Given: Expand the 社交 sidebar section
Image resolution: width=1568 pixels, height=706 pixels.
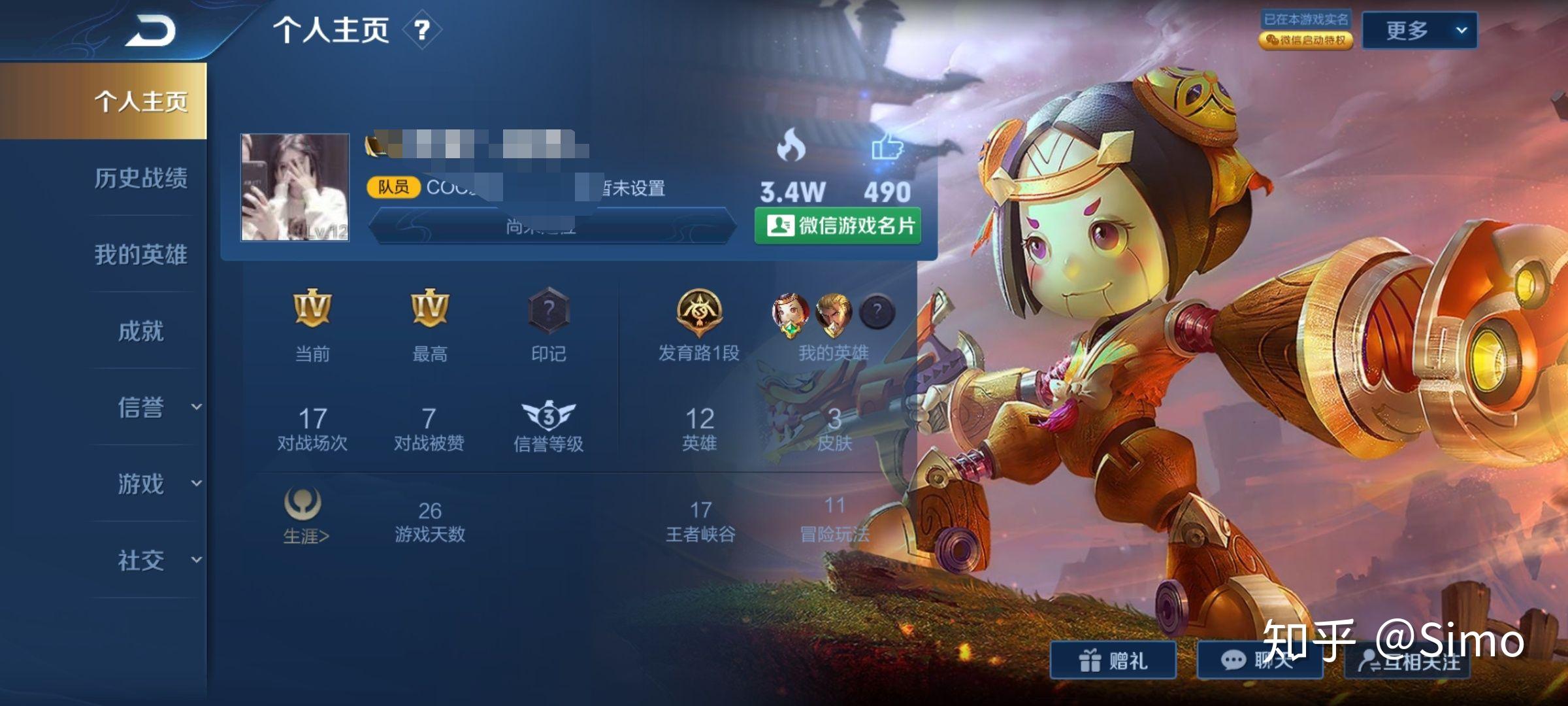Looking at the screenshot, I should [157, 560].
